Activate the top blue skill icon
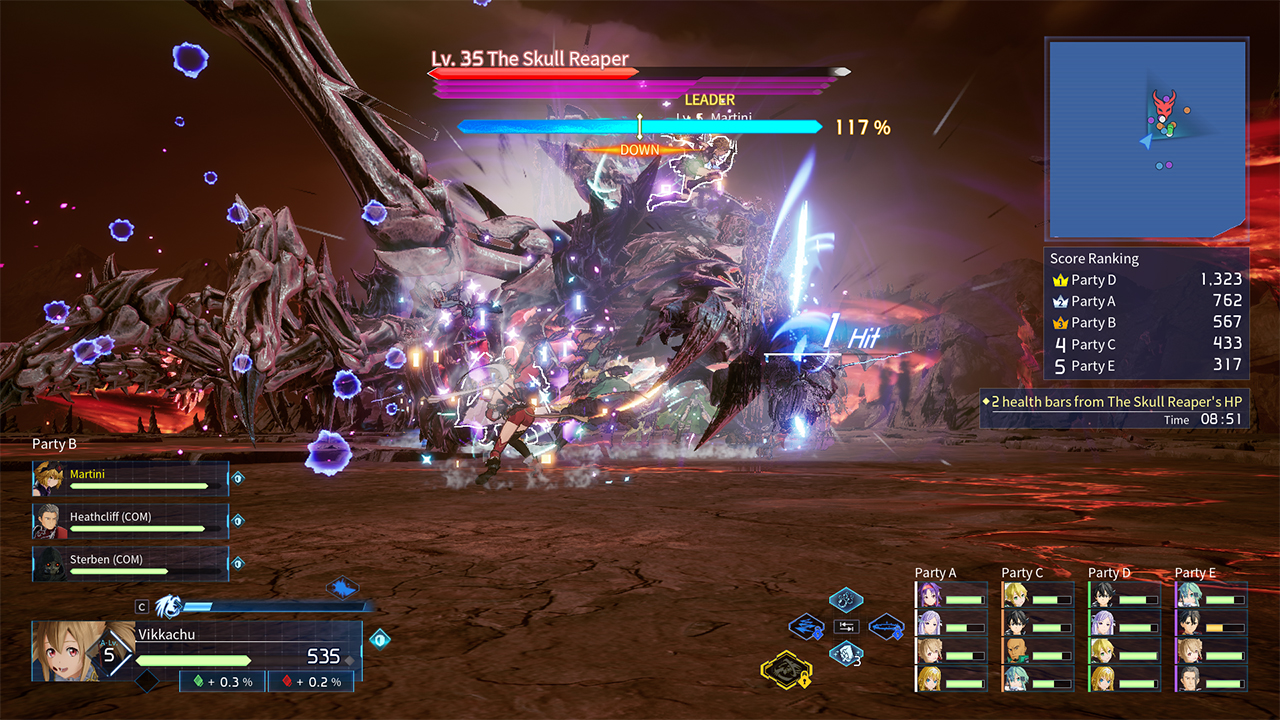Viewport: 1280px width, 720px height. tap(846, 601)
